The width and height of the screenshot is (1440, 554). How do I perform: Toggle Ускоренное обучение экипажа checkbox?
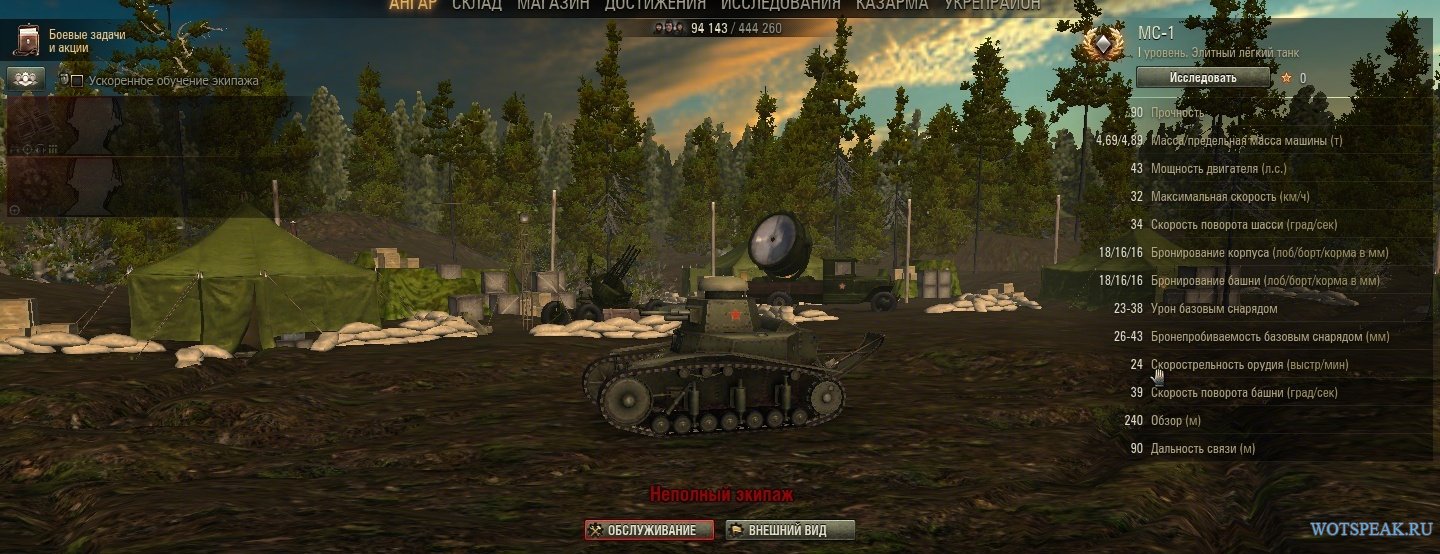click(76, 80)
